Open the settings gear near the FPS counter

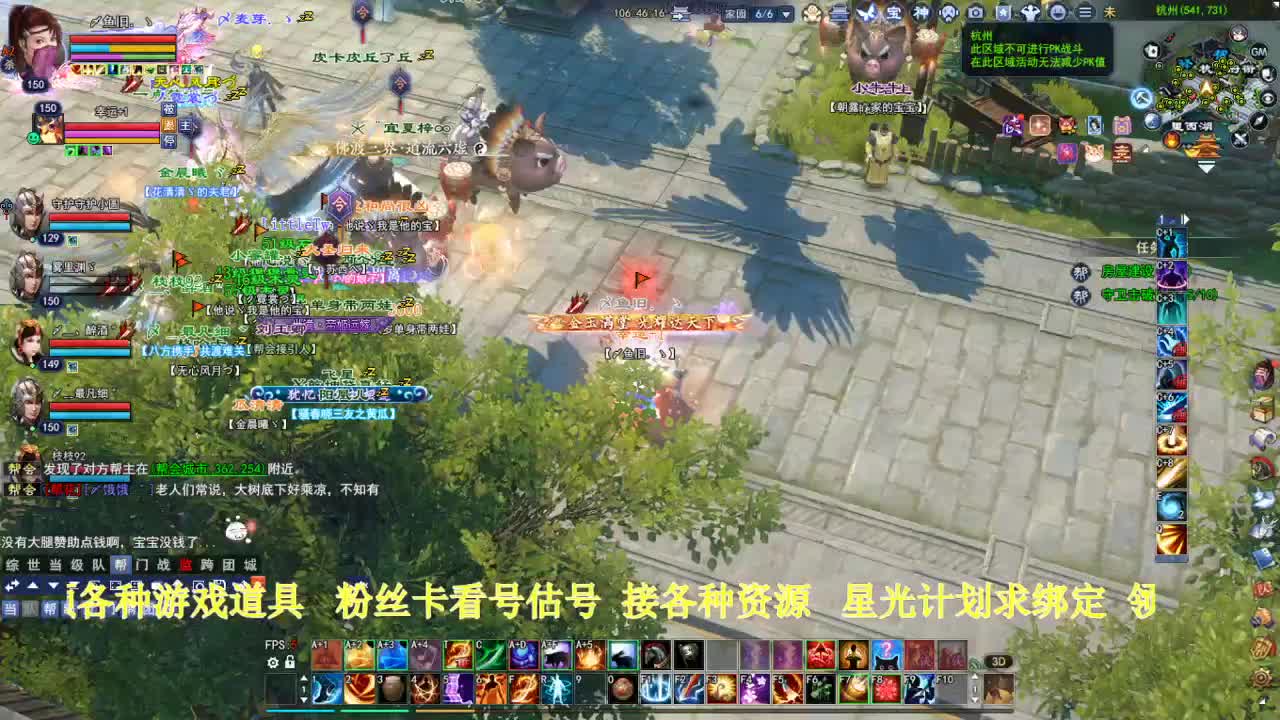(271, 662)
